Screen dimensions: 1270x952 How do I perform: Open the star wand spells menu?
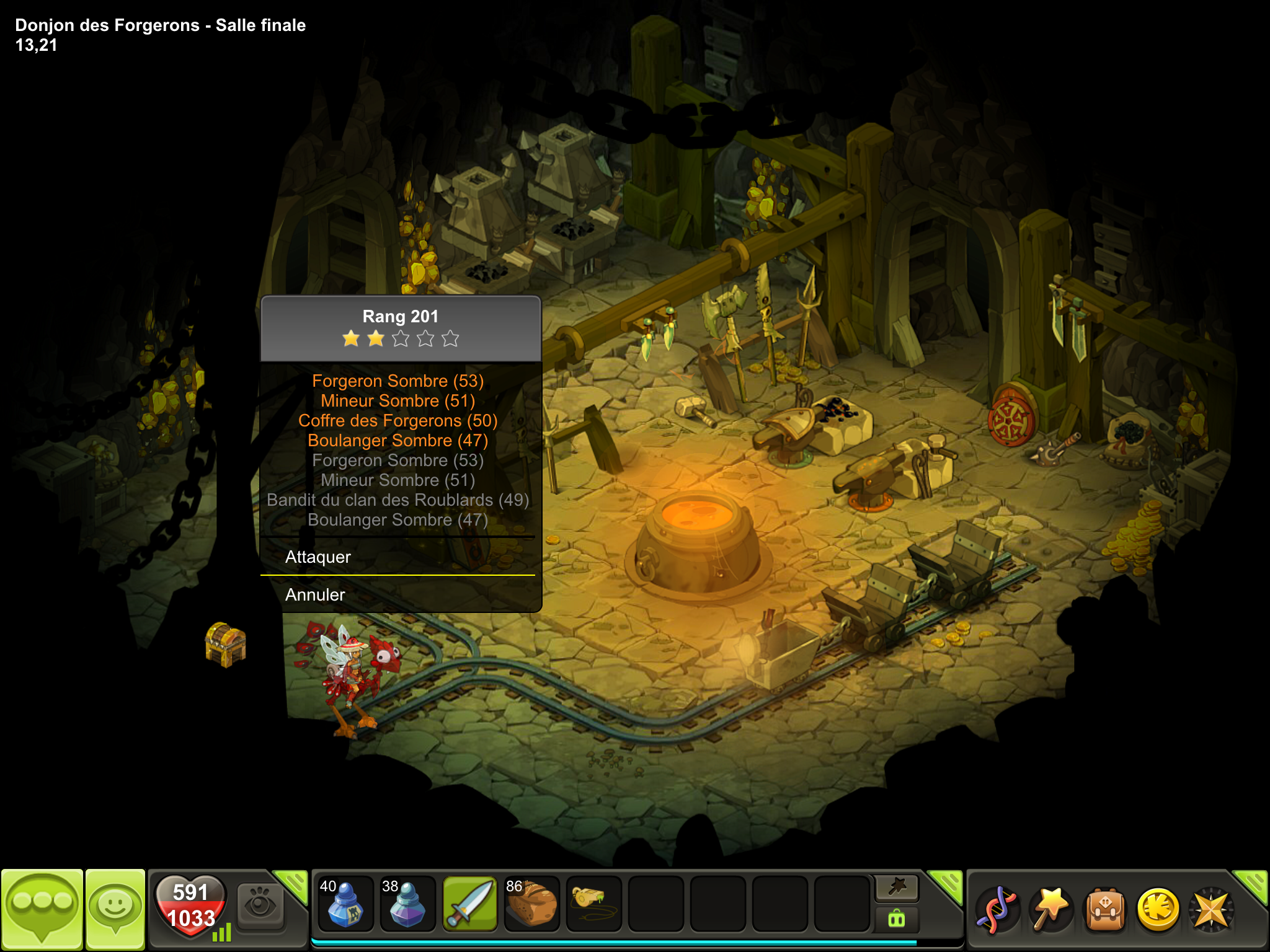[1050, 909]
